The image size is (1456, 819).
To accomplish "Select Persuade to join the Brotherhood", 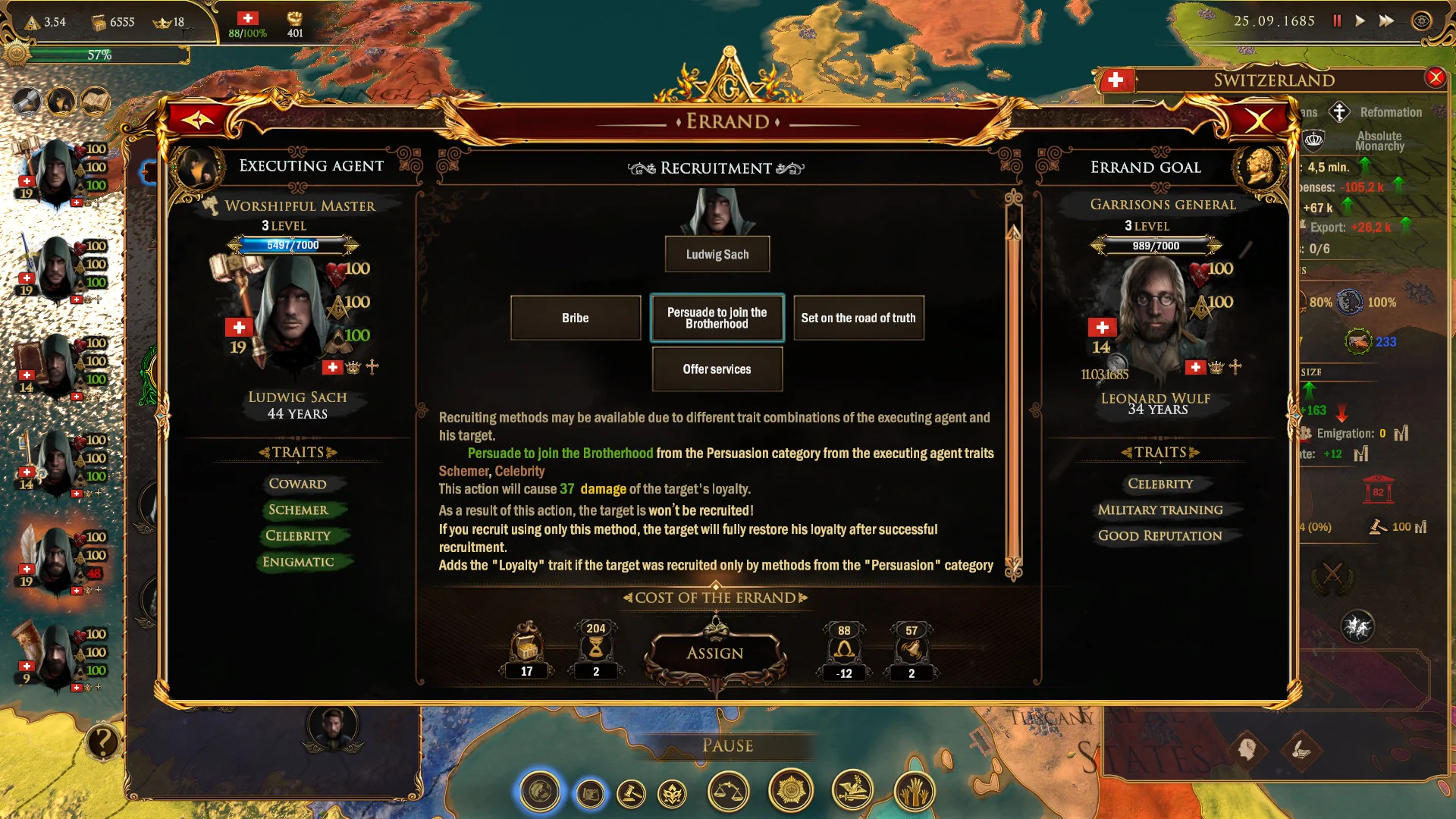I will pyautogui.click(x=717, y=318).
